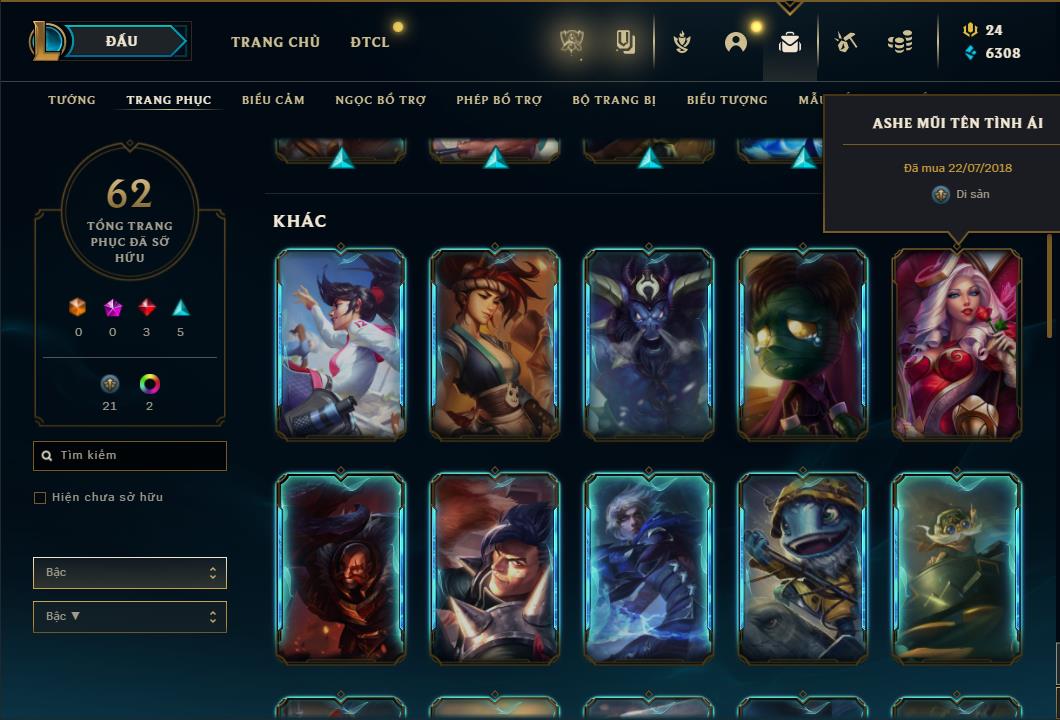Go to TRANG CHỦ home page
Image resolution: width=1060 pixels, height=720 pixels.
[275, 42]
